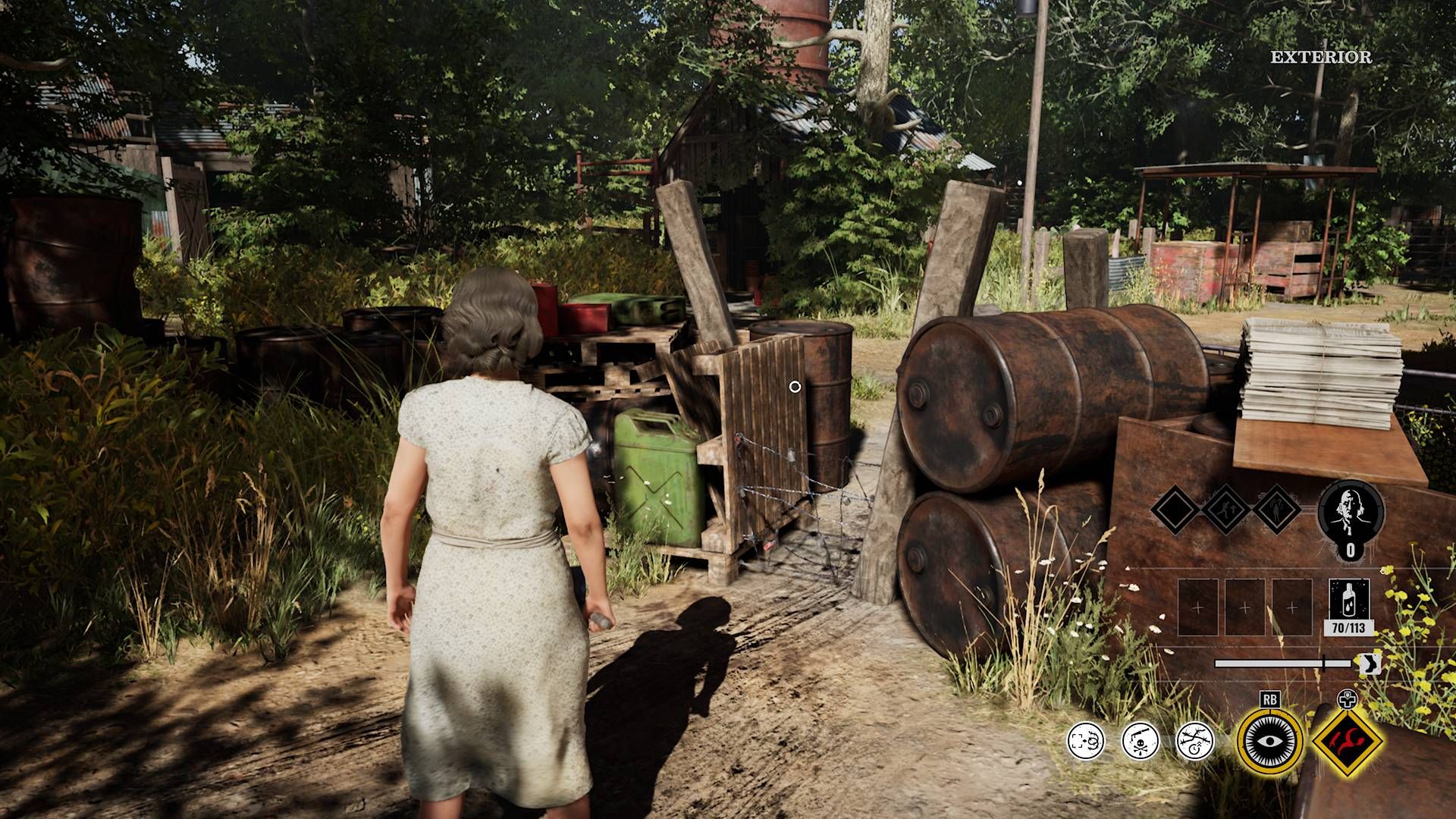Click the first empty plus inventory slot
Viewport: 1456px width, 819px height.
[1198, 607]
